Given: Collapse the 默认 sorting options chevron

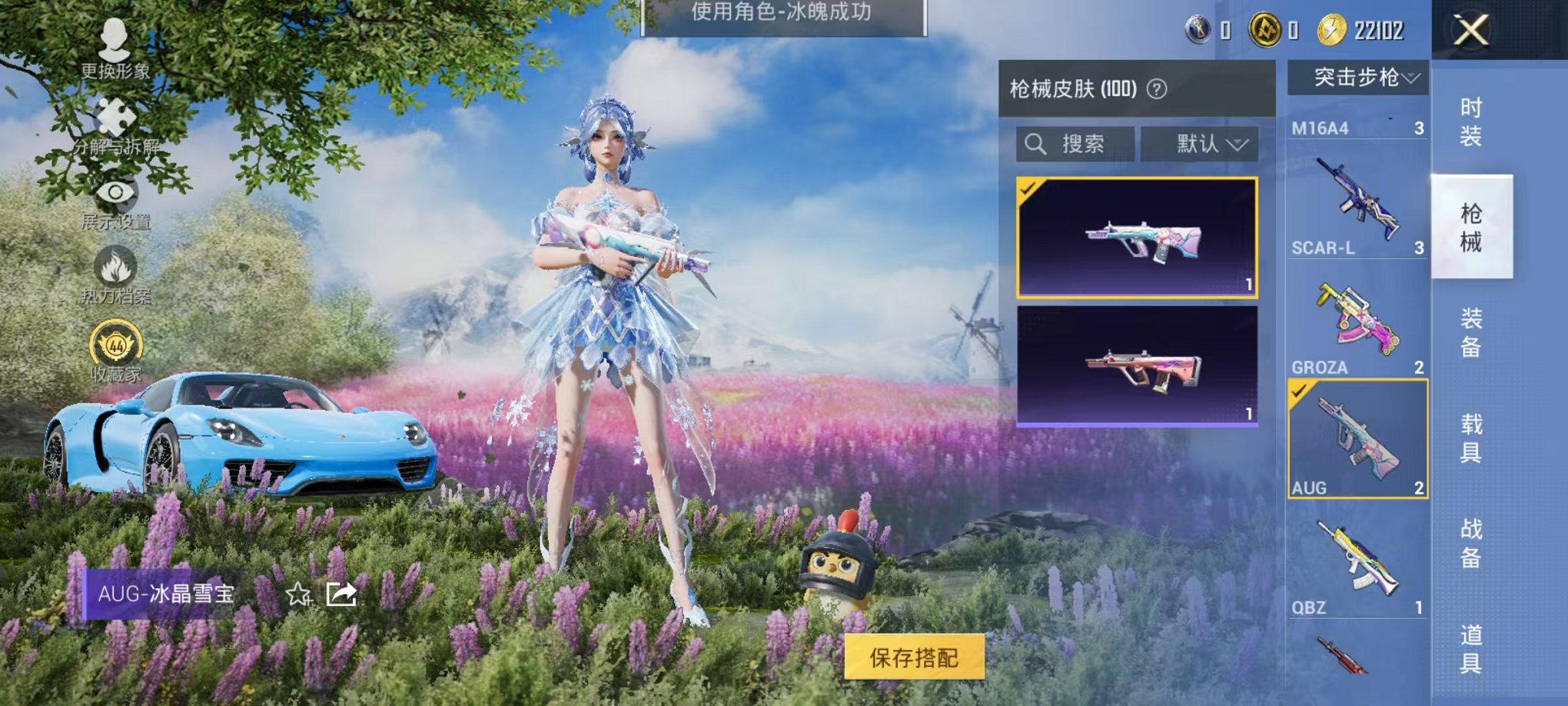Looking at the screenshot, I should pyautogui.click(x=1237, y=145).
